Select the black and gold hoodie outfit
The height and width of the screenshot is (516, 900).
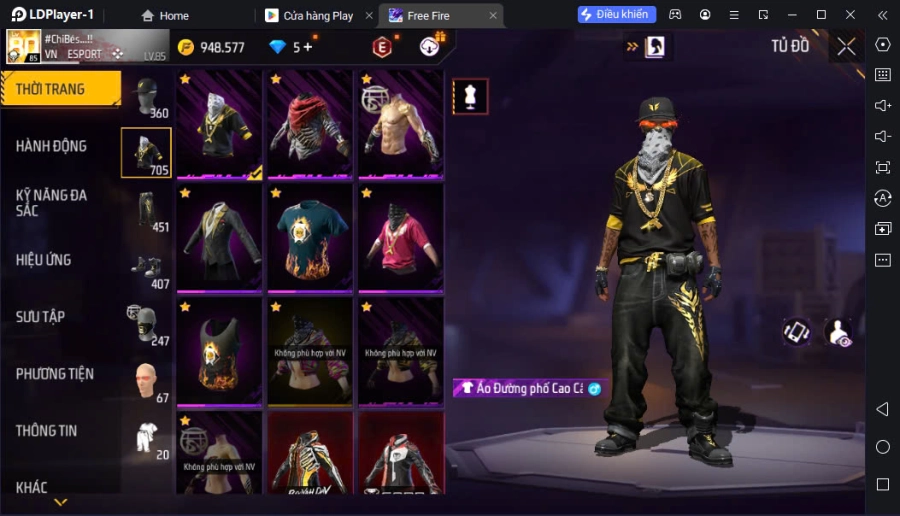coord(220,125)
